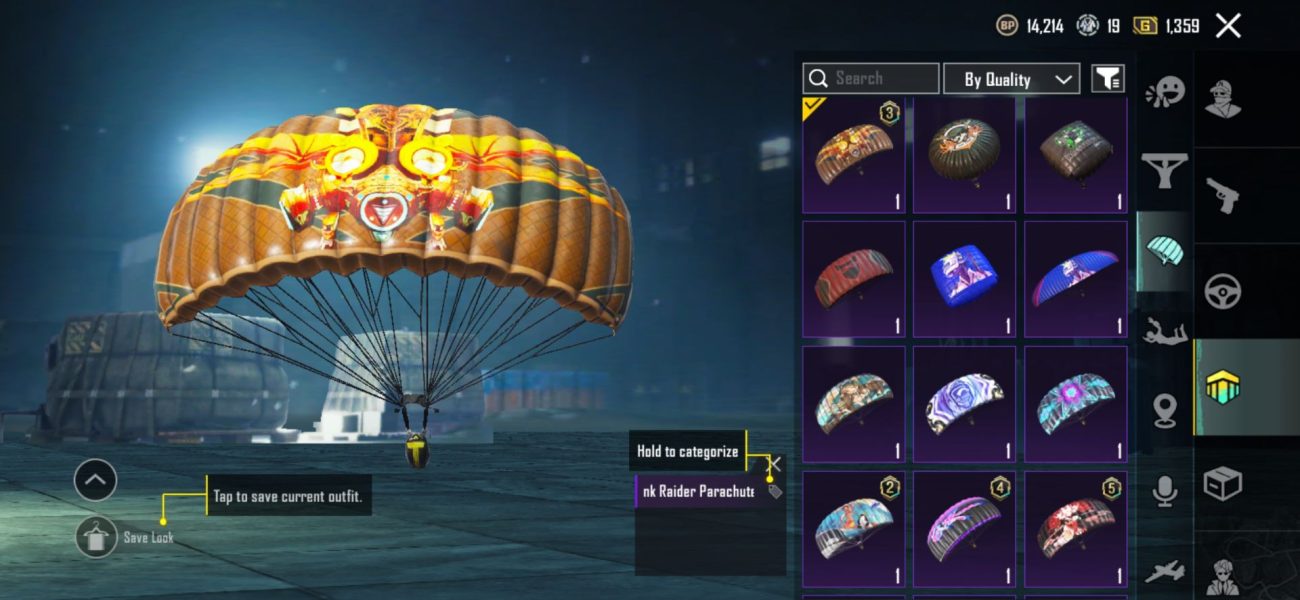1300x600 pixels.
Task: Open the item filter button
Action: [1107, 78]
